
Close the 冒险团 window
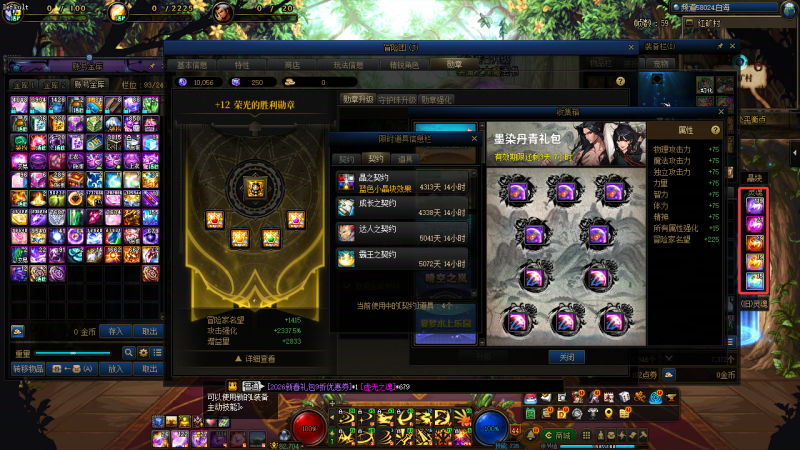point(631,47)
